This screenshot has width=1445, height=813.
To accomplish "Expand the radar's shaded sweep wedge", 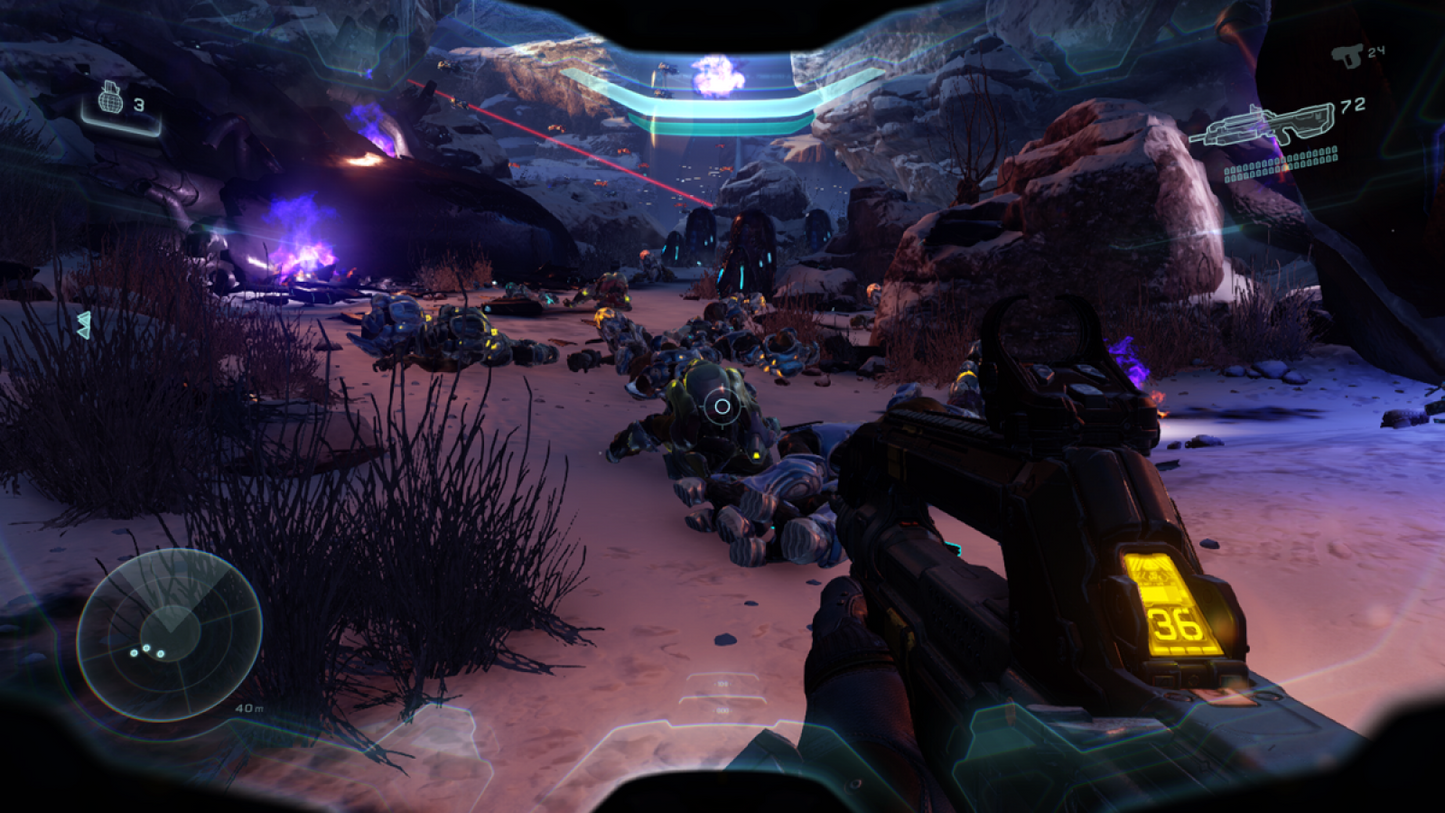I will click(x=171, y=589).
